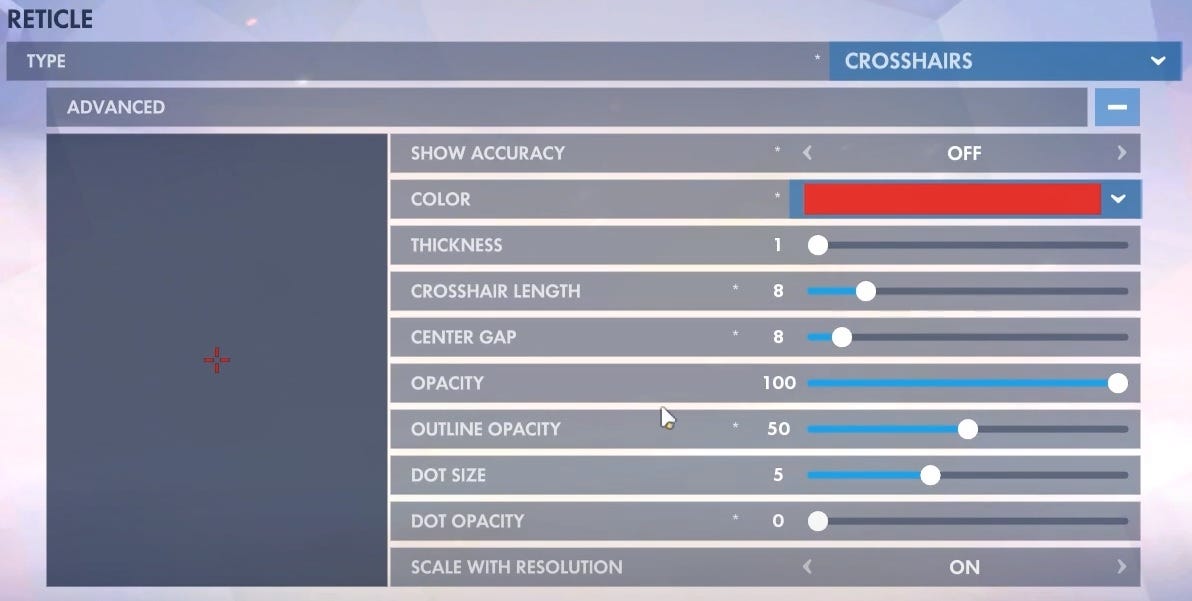Viewport: 1192px width, 601px height.
Task: Adjust the Crosshair Length slider
Action: click(866, 291)
